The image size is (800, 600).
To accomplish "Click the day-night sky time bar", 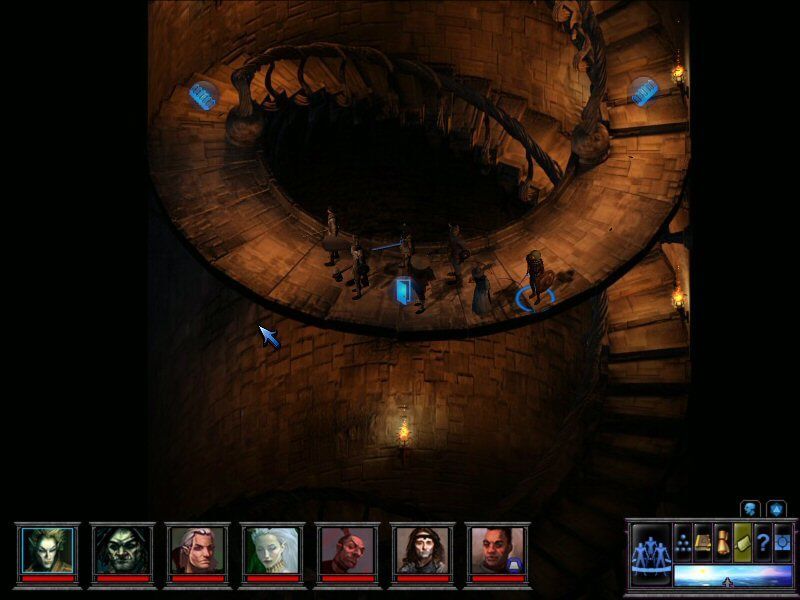I will (732, 576).
